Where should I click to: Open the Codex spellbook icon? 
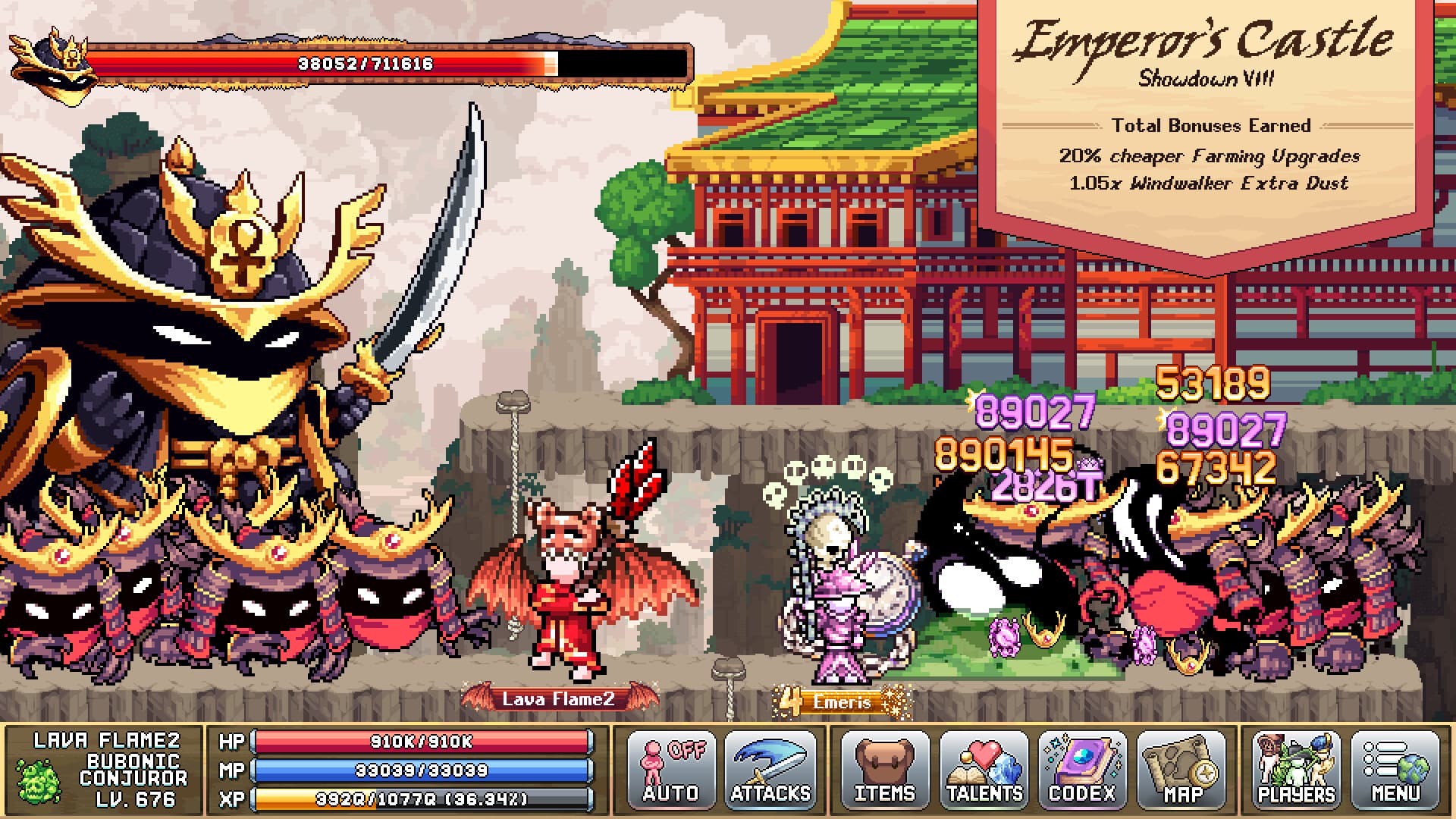(1086, 770)
